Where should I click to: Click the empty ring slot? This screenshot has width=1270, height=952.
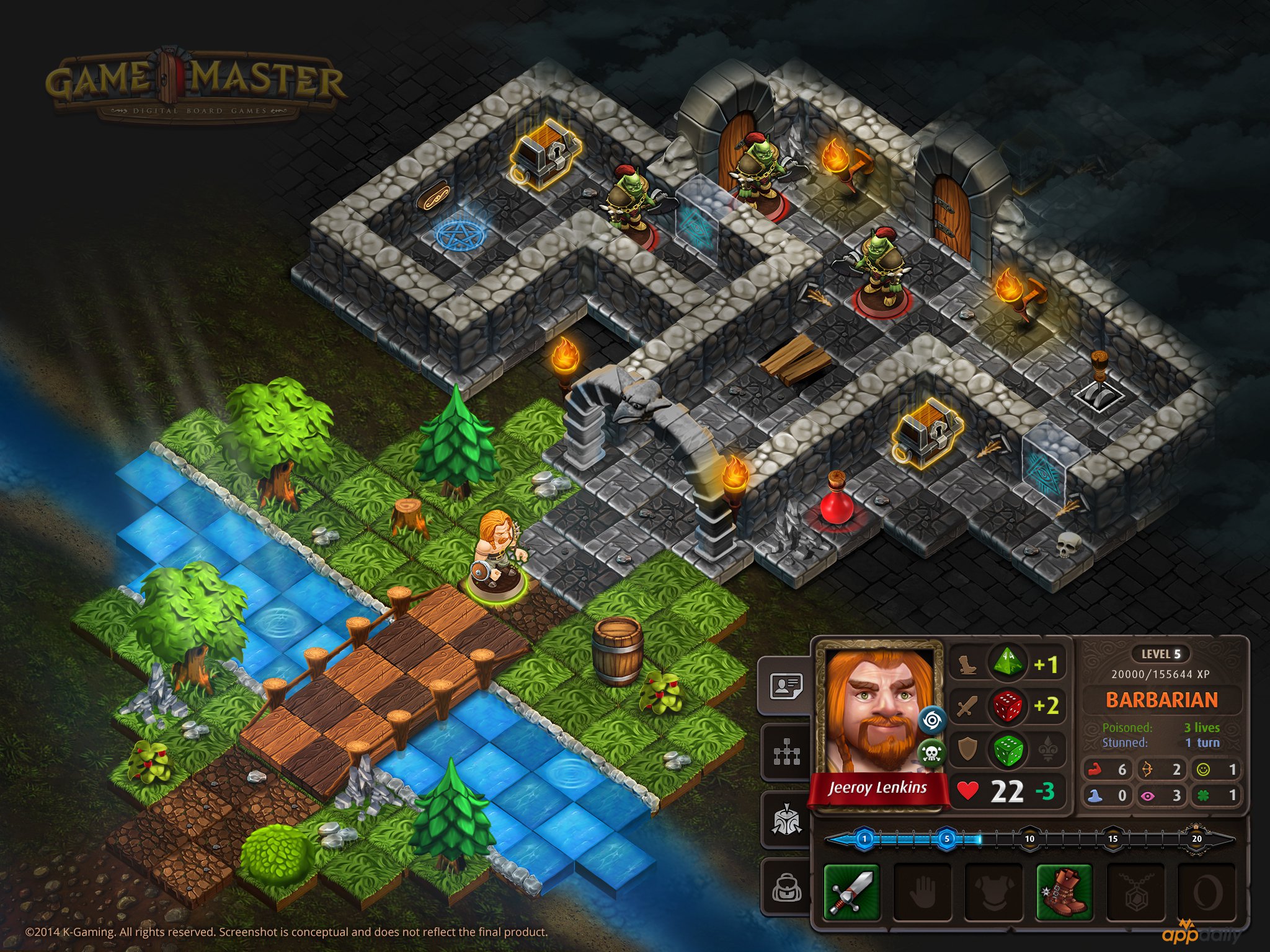point(1206,892)
